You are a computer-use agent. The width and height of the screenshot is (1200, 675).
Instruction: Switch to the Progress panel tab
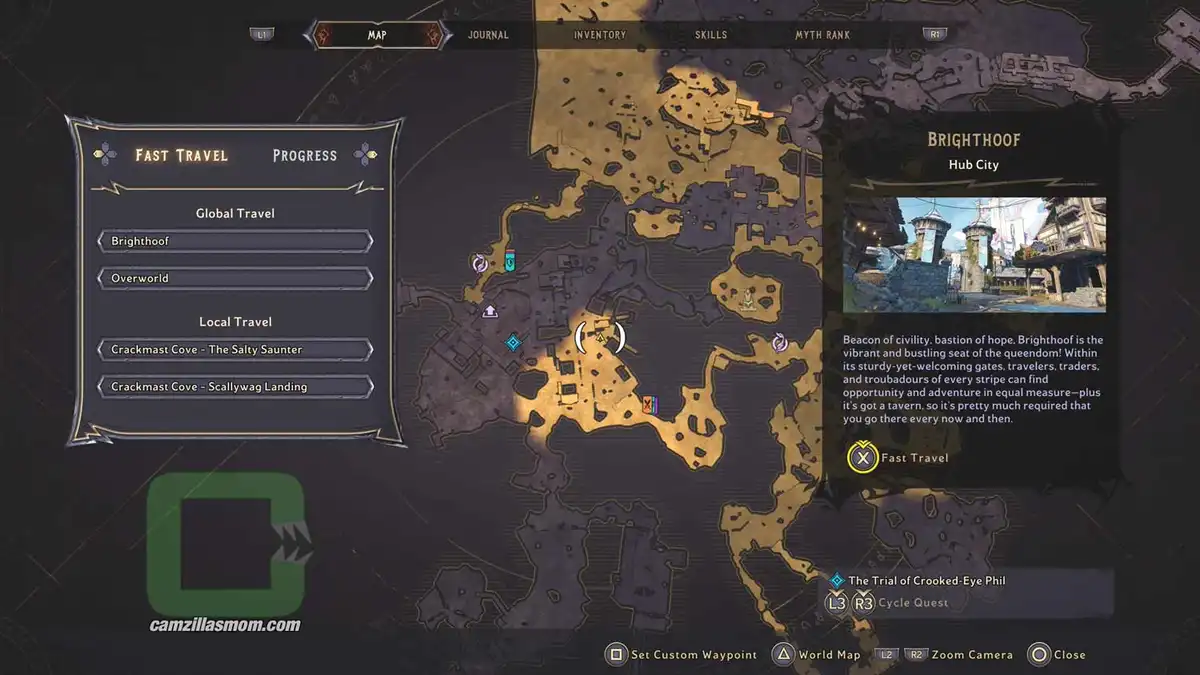(x=304, y=155)
